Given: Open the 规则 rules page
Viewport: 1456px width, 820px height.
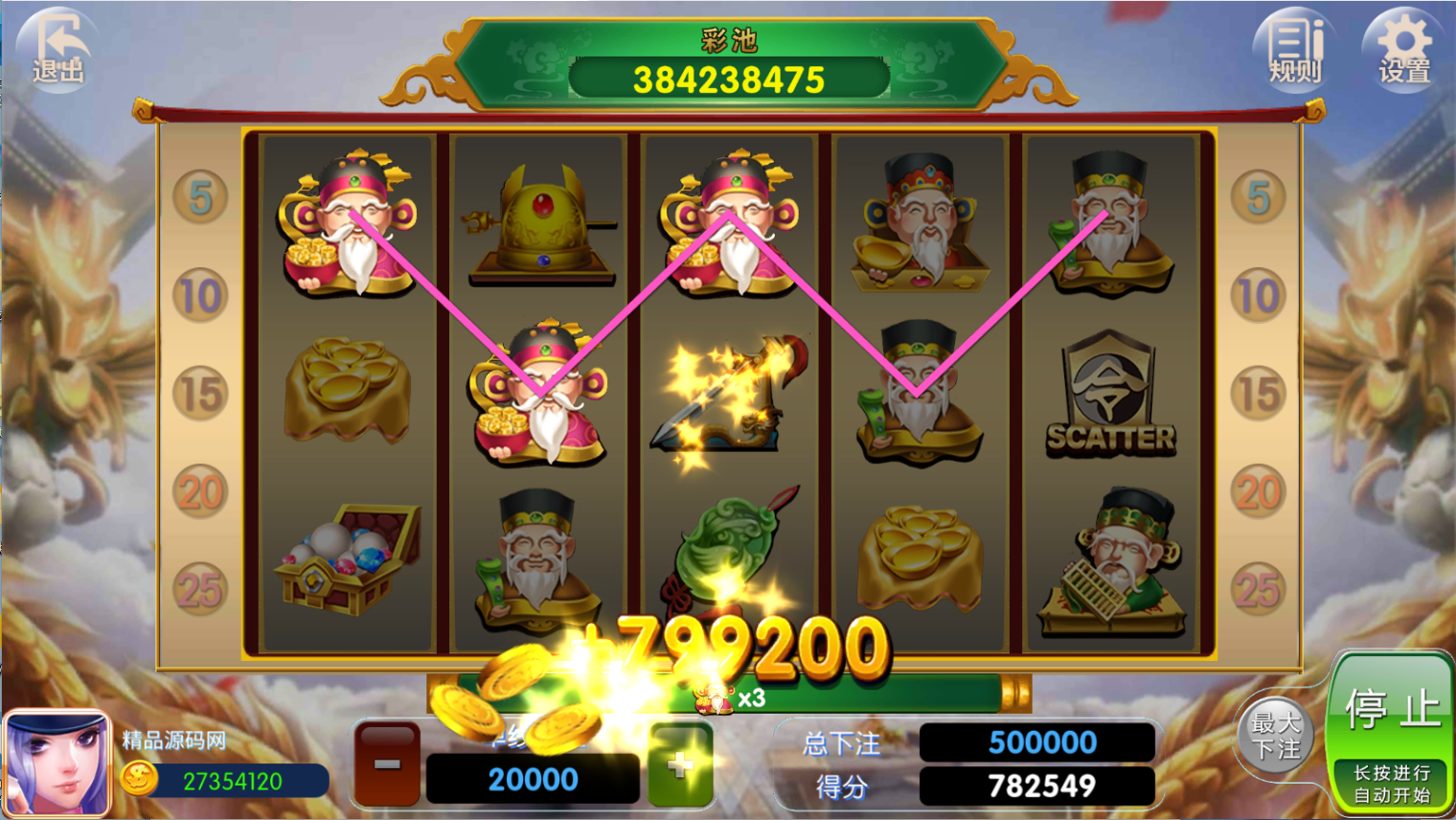Looking at the screenshot, I should [1294, 49].
